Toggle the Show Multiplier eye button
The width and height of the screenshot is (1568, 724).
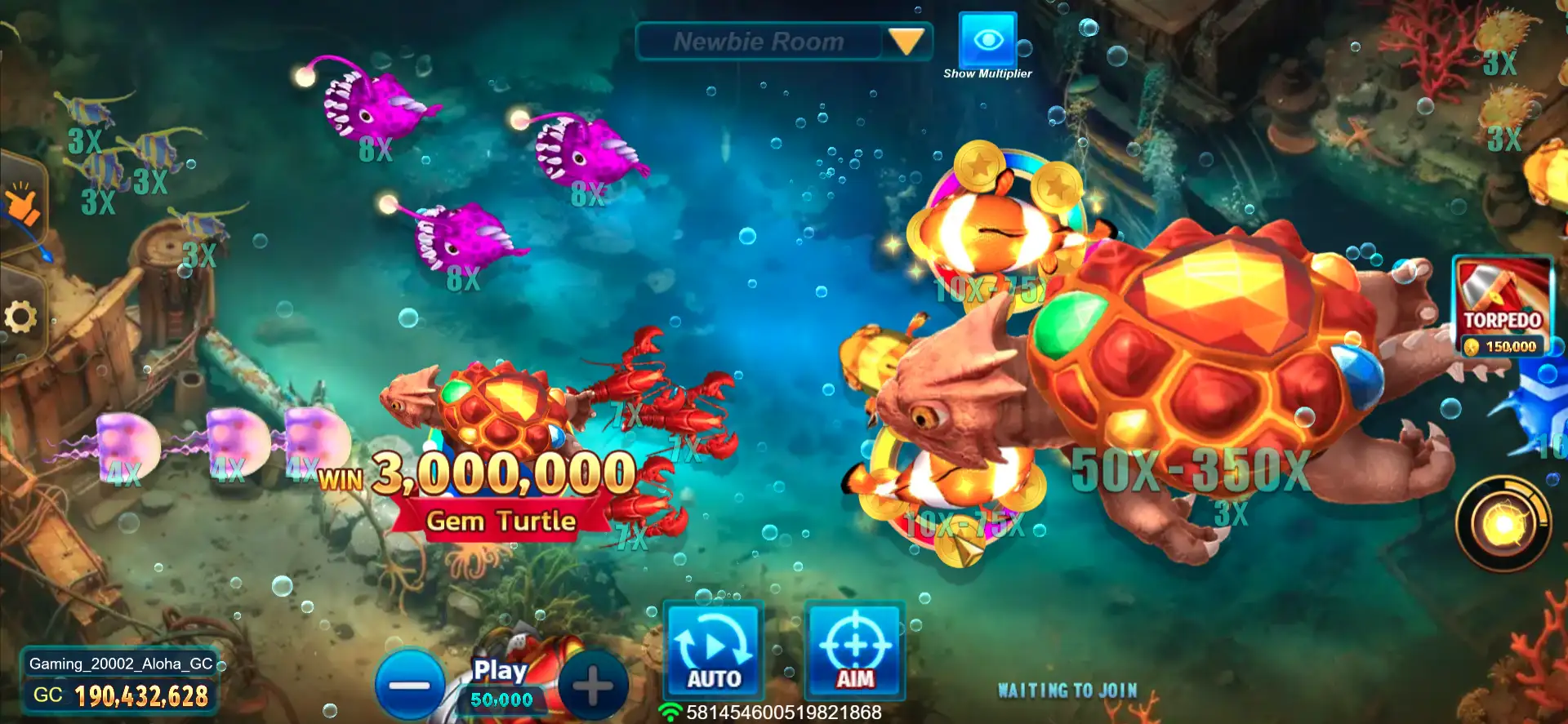click(987, 41)
